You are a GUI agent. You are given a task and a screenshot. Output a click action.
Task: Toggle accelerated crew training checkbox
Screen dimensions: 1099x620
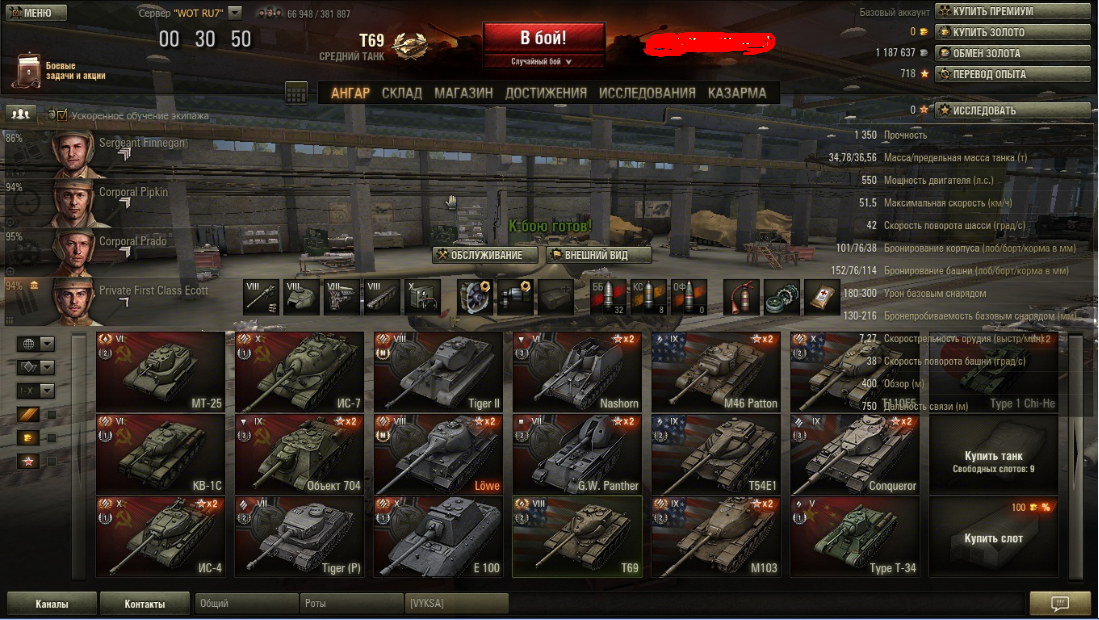pyautogui.click(x=61, y=116)
